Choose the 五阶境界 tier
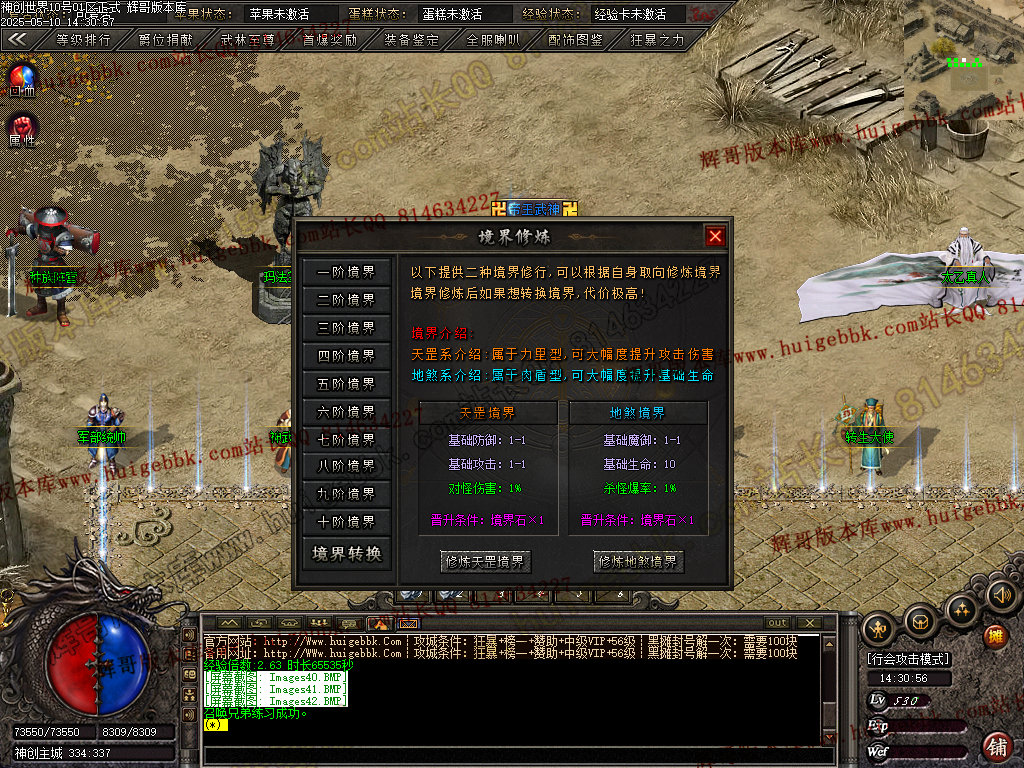This screenshot has height=768, width=1024. coord(346,384)
